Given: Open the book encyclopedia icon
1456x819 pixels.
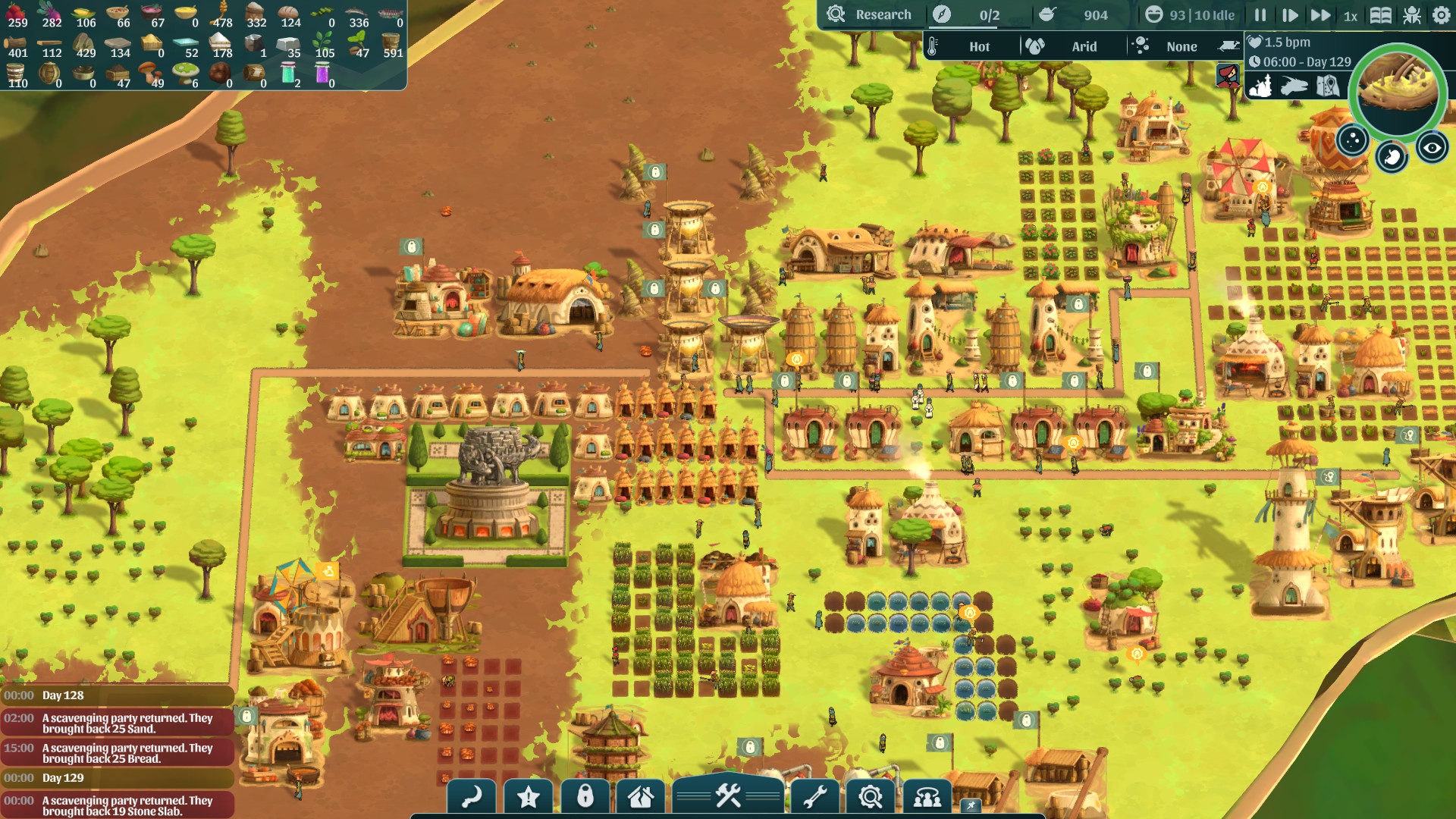Looking at the screenshot, I should 1381,15.
